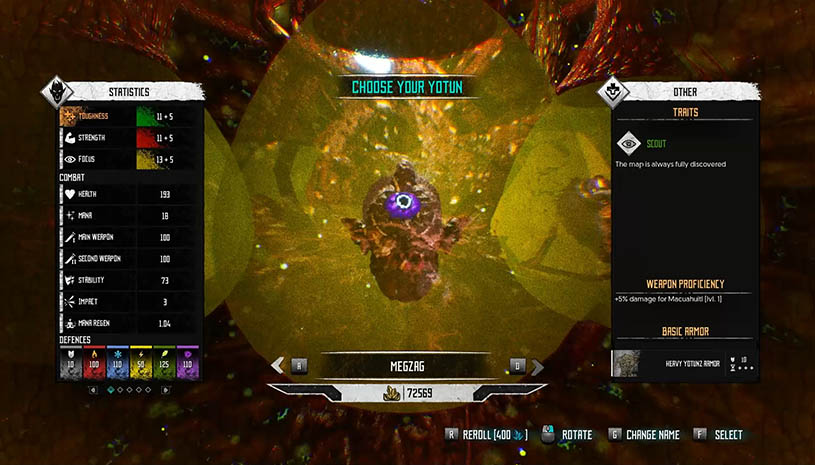Show the next Yotun with right chevron
The height and width of the screenshot is (465, 815).
coord(538,366)
